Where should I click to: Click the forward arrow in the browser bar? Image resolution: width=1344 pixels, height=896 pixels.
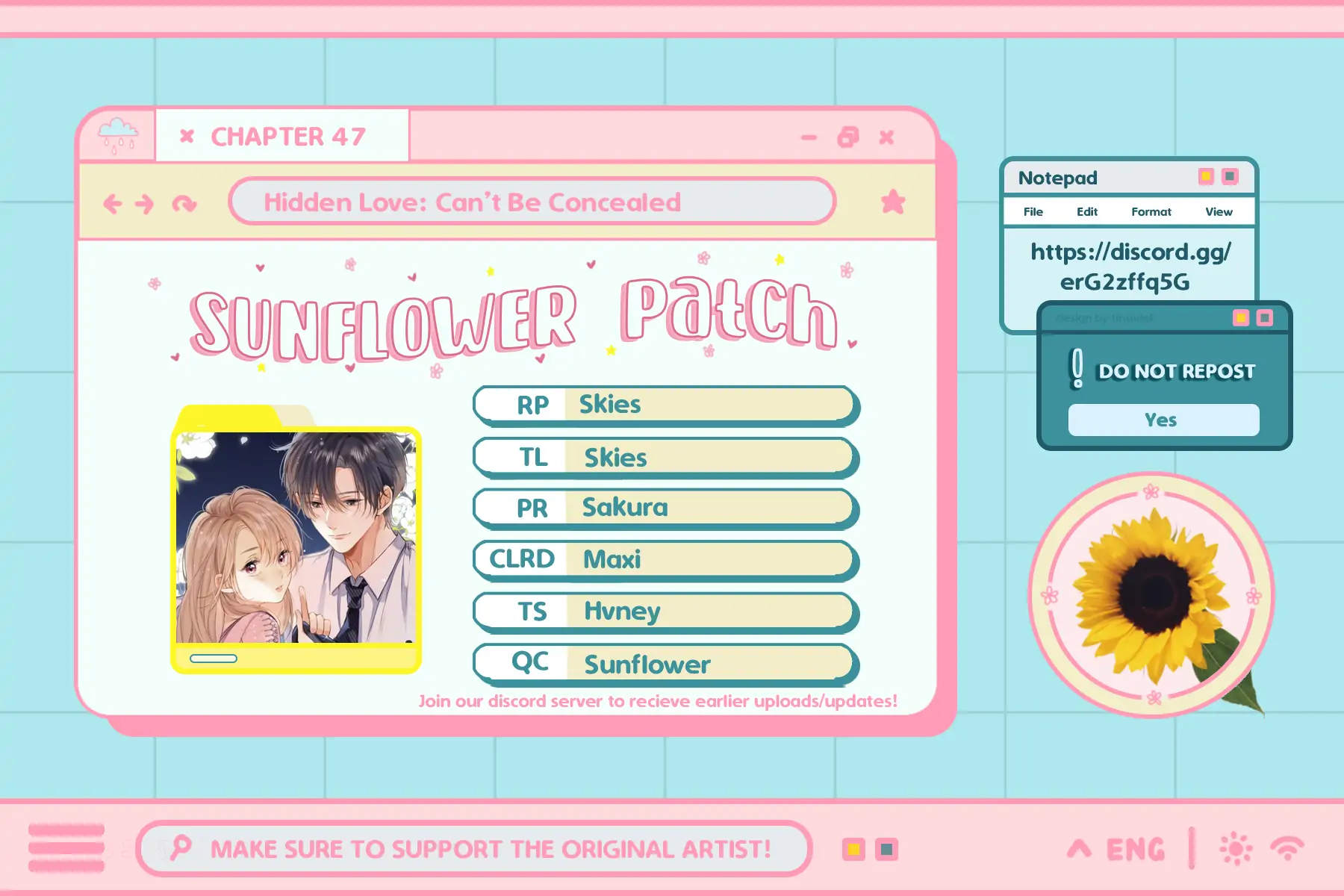(145, 203)
